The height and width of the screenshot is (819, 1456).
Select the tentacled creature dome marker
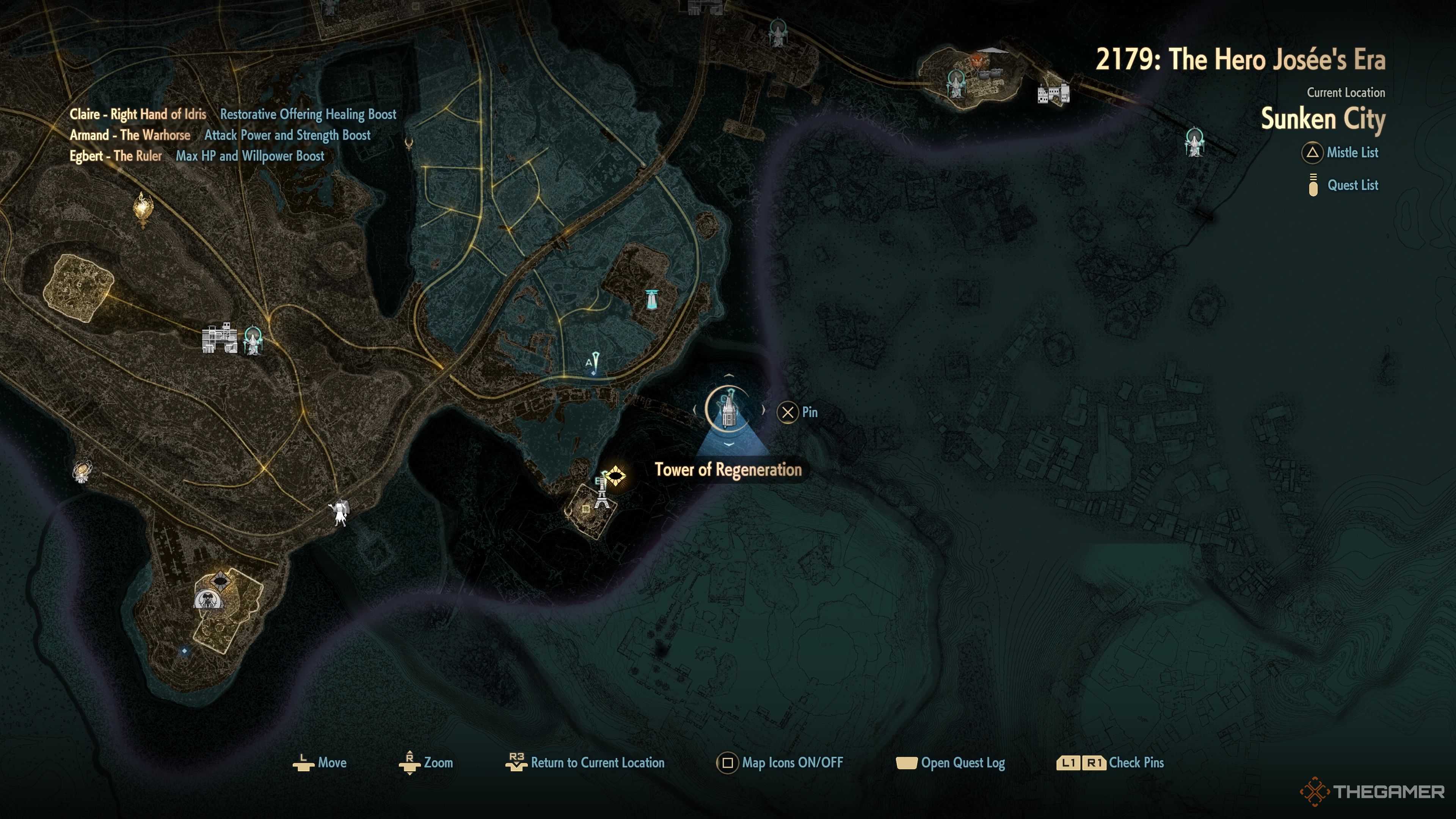pos(207,599)
